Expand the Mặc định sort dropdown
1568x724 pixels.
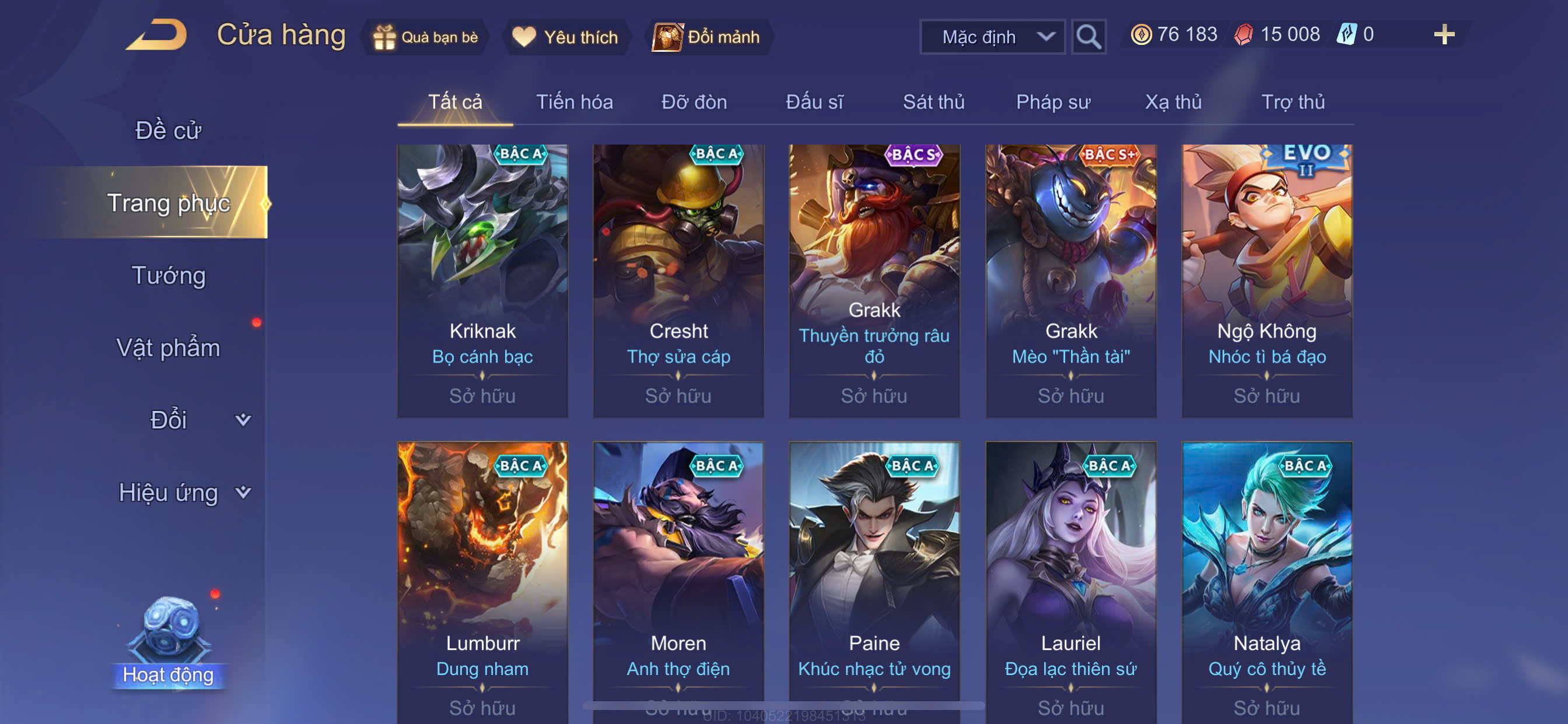[992, 37]
